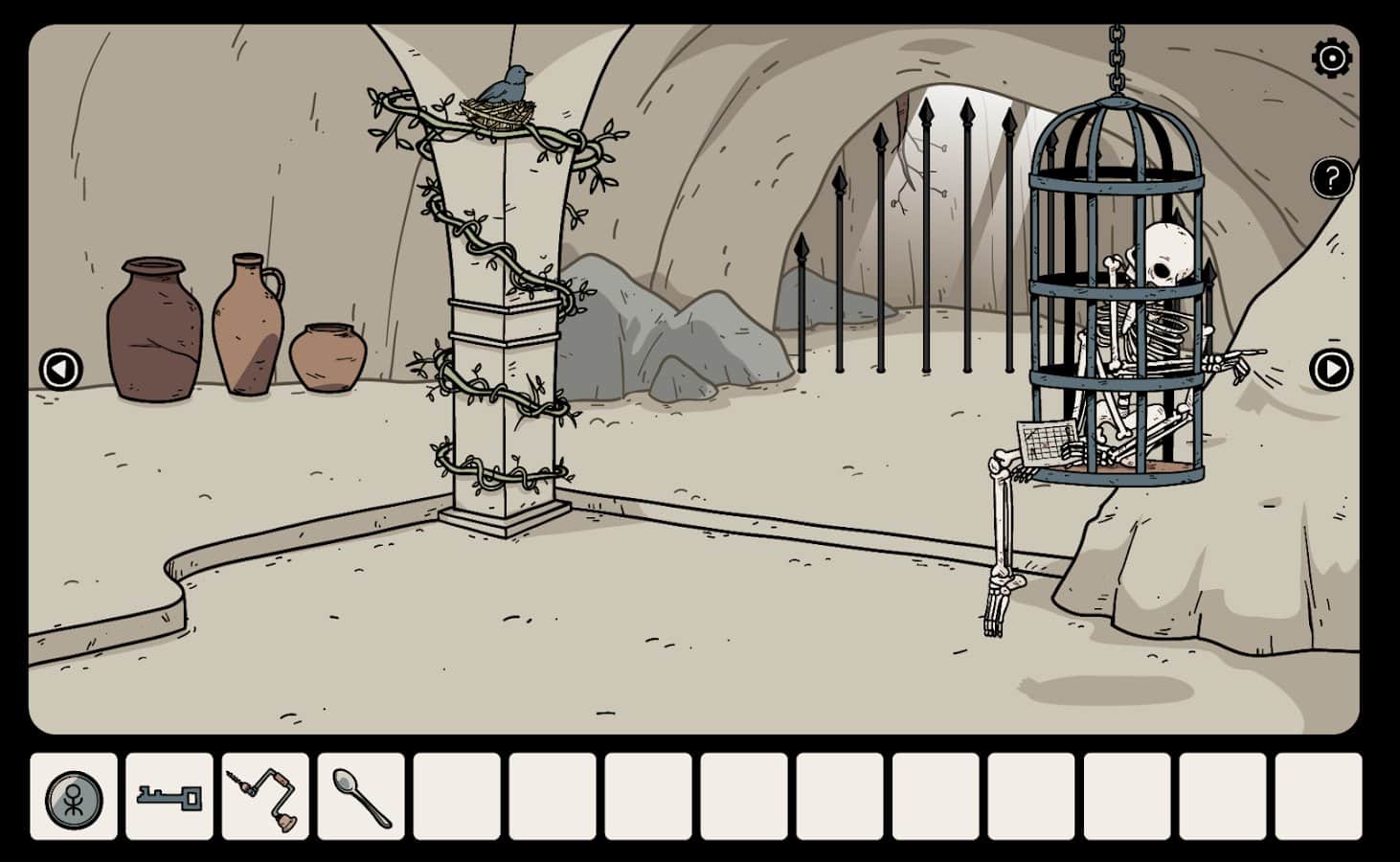The image size is (1400, 862).
Task: Click the small round clay pot
Action: (x=330, y=359)
